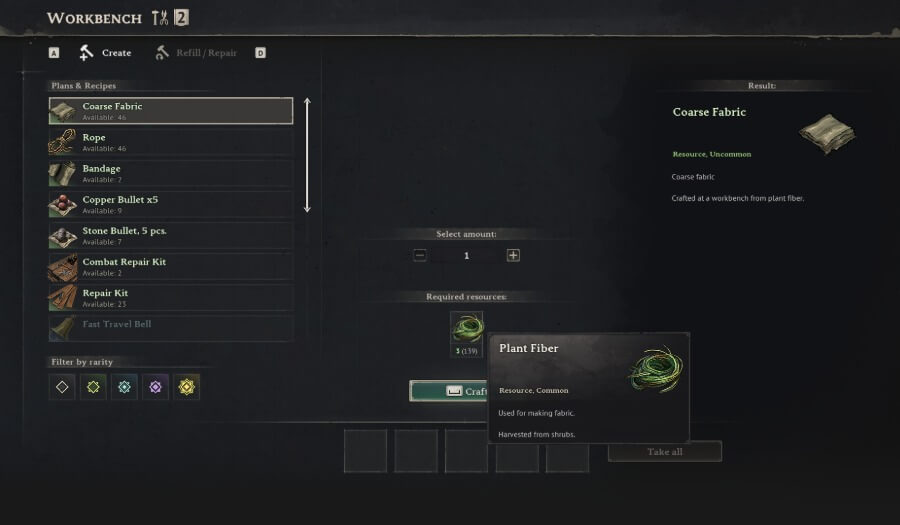Select Stone Bullet, 5 pcs. recipe
The image size is (900, 525).
click(171, 236)
